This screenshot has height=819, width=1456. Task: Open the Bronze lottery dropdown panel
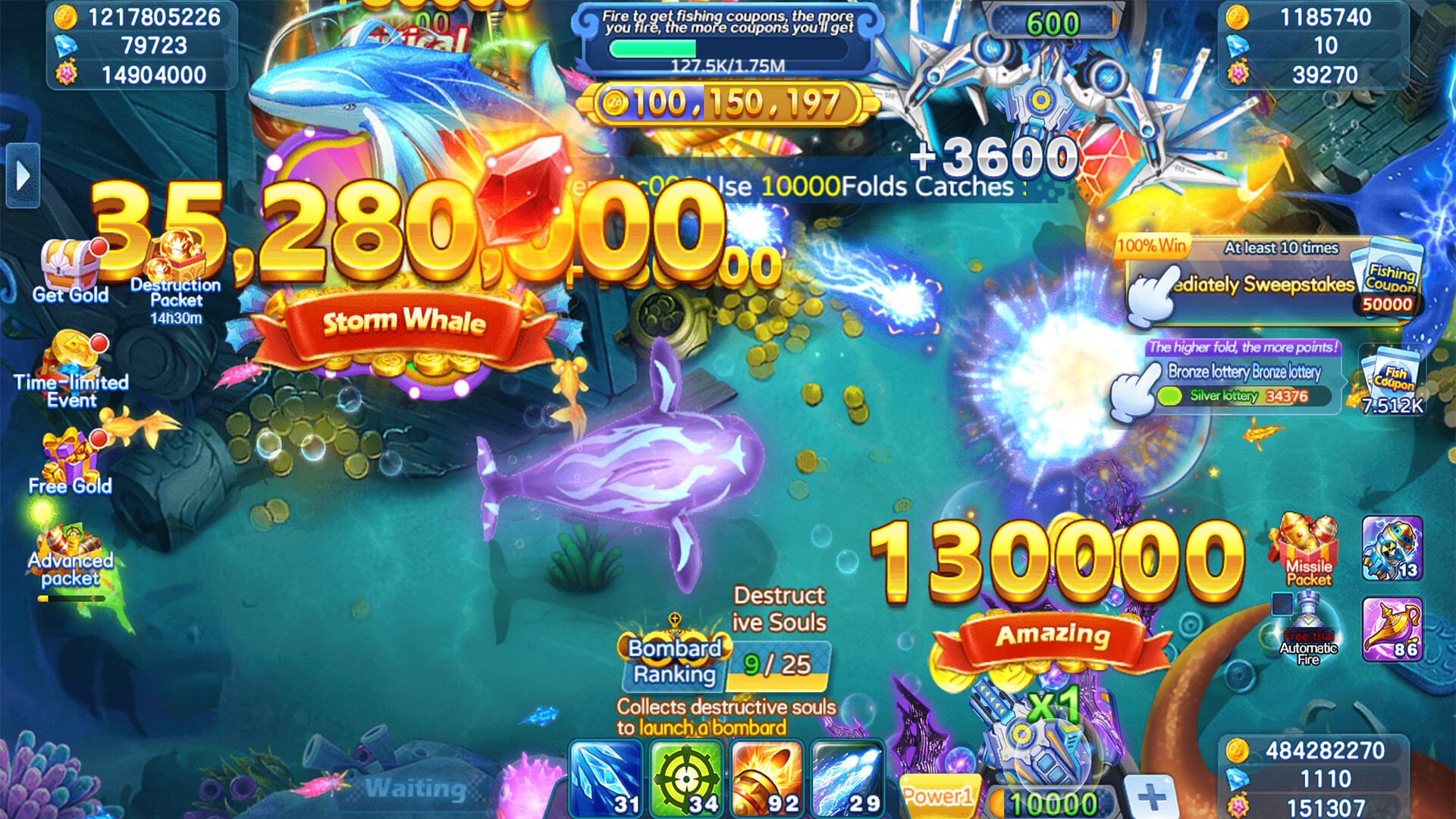coord(1244,373)
